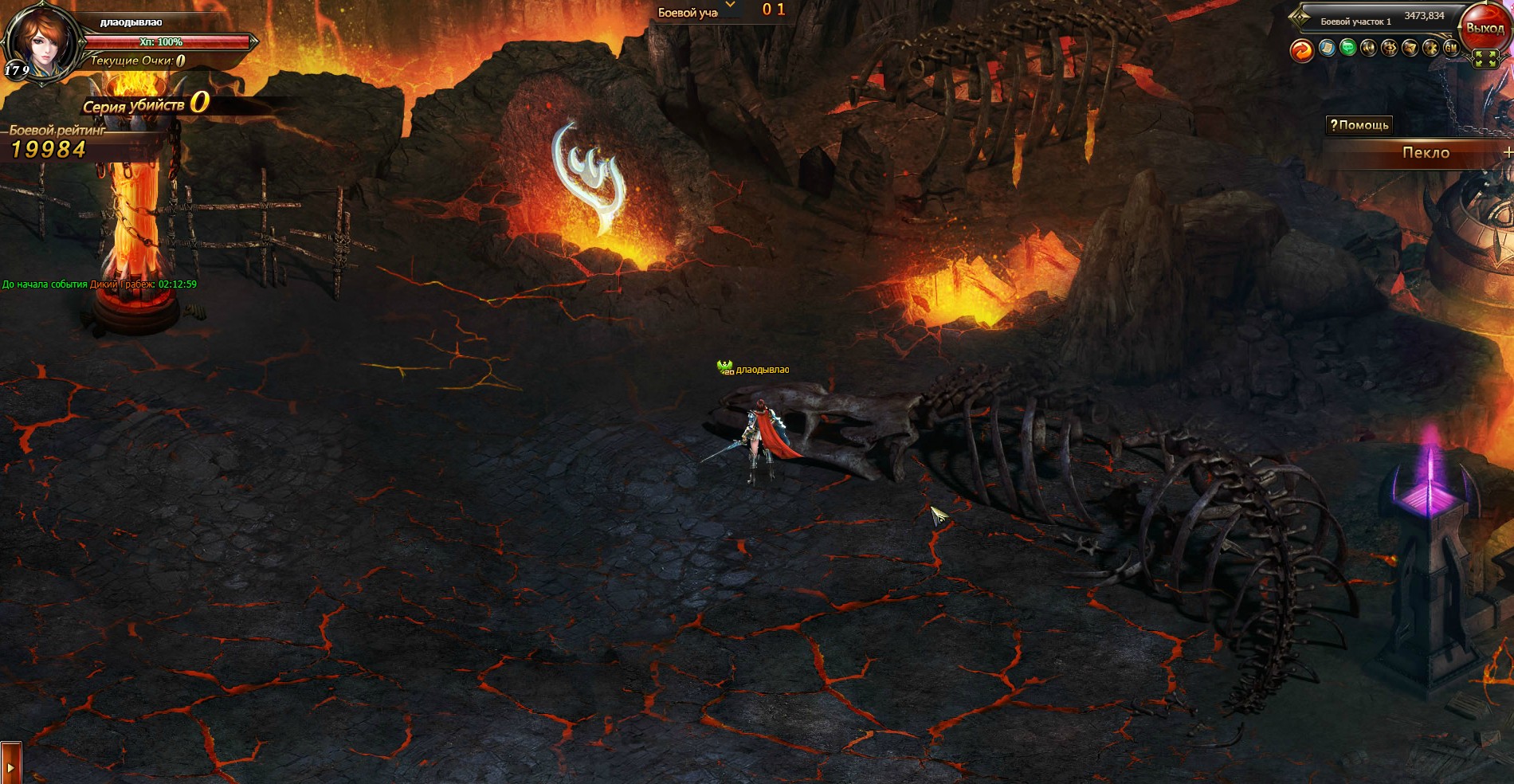The image size is (1514, 784).
Task: Toggle fullscreen with the green arrows icon
Action: [1485, 58]
